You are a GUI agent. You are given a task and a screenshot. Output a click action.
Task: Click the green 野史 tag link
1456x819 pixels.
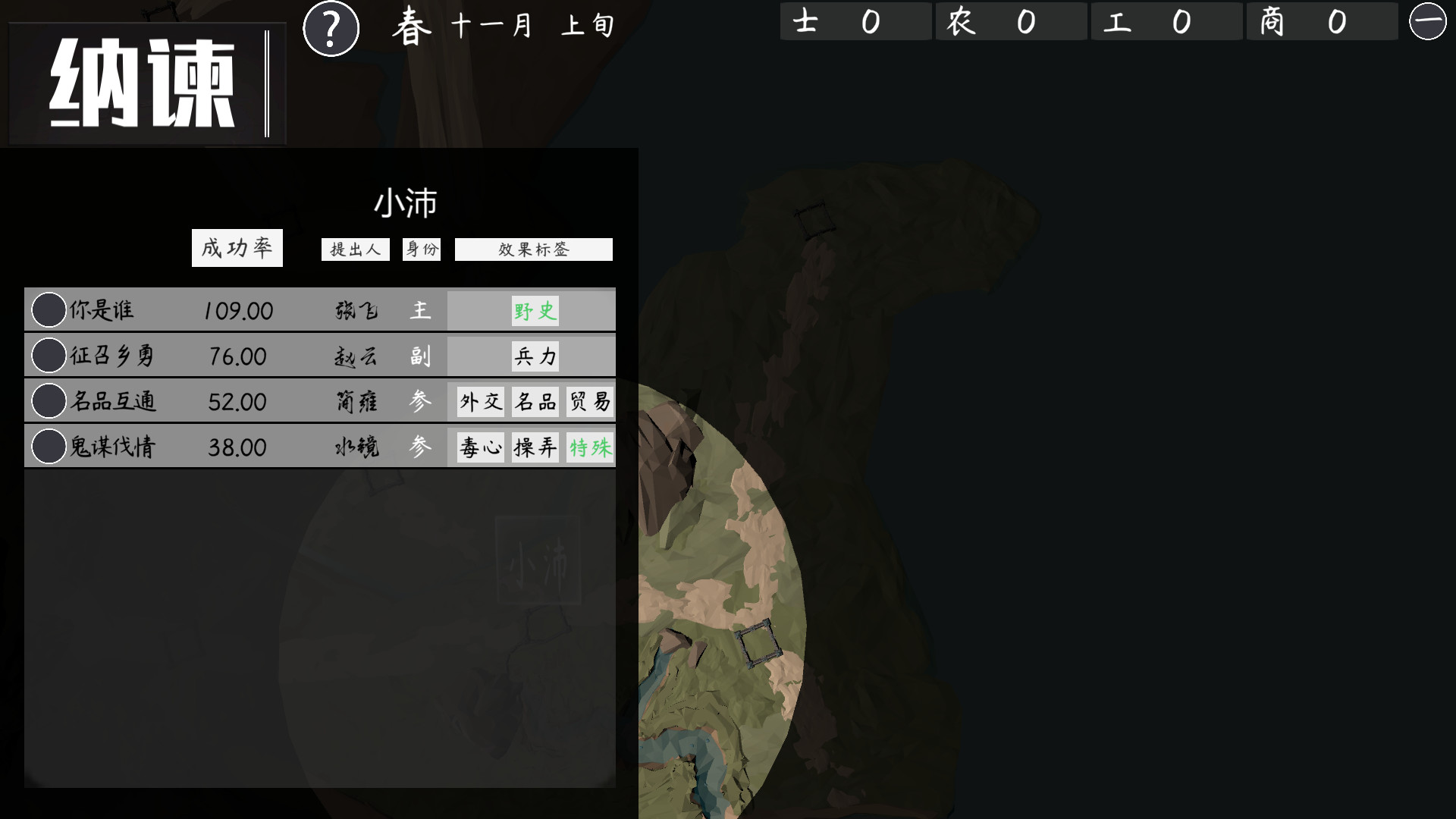(x=533, y=309)
